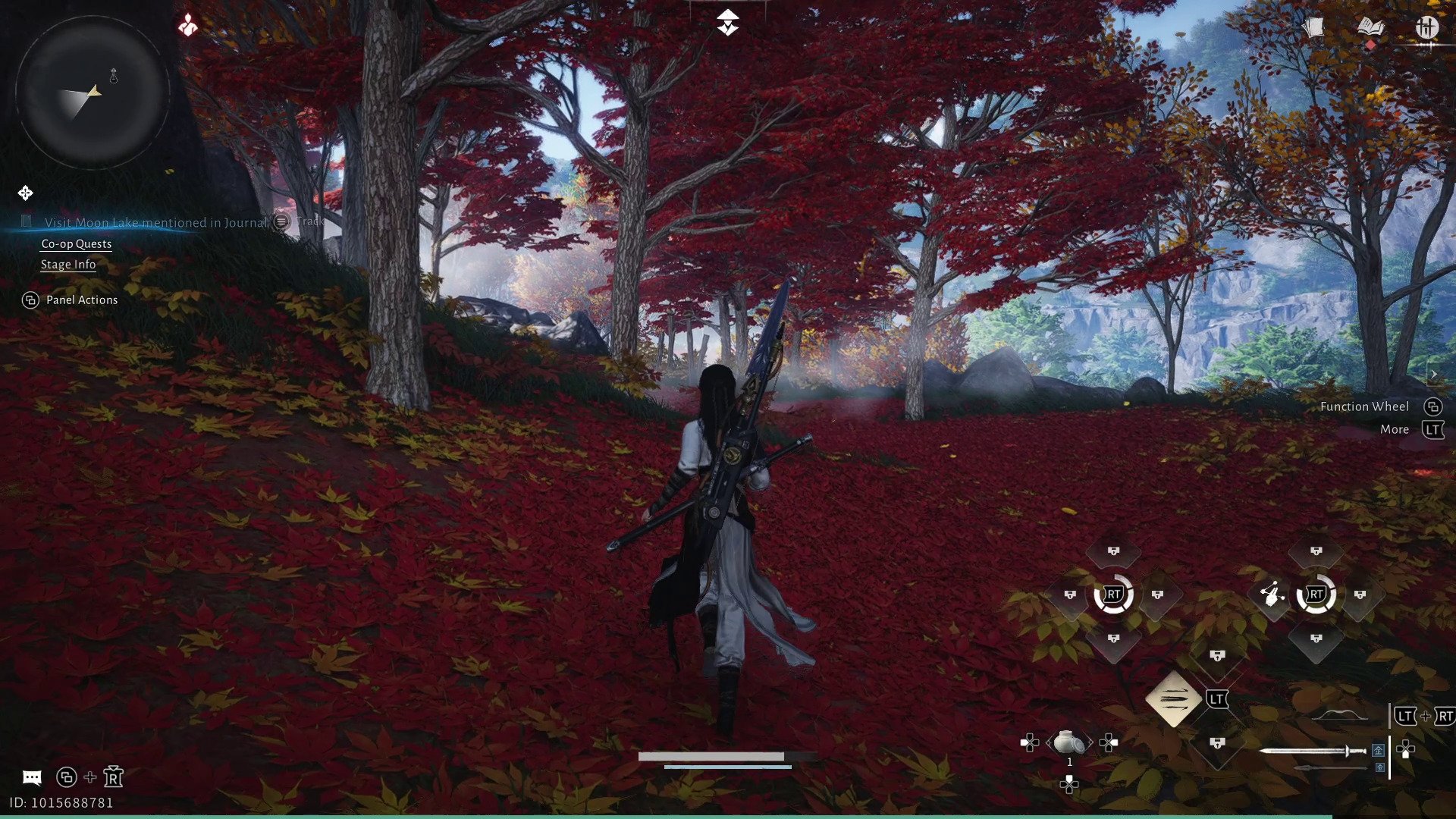Open the open-book journal icon
The image size is (1456, 819).
pos(1370,28)
